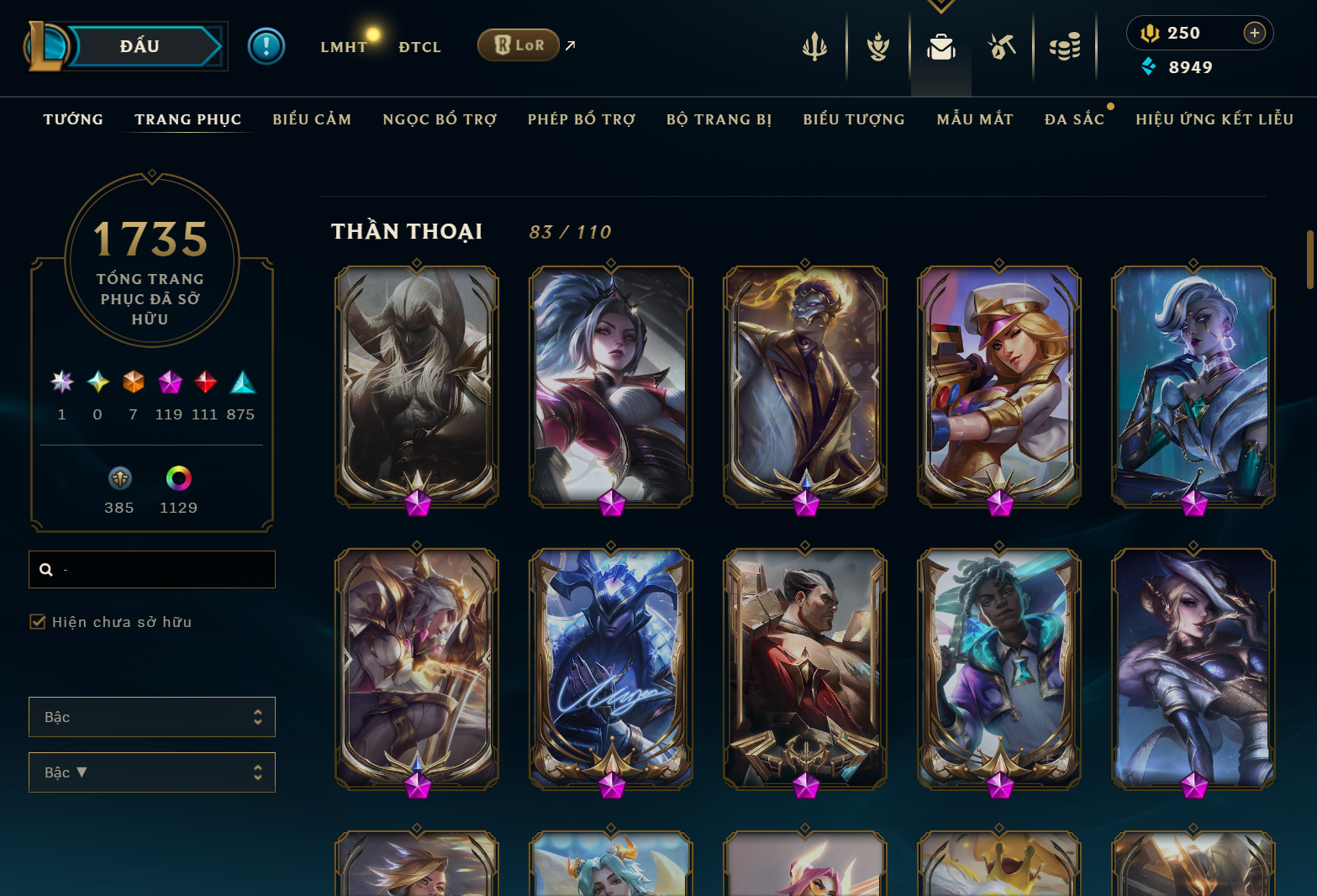Click the trident emblem icon in top navigation

coord(814,48)
